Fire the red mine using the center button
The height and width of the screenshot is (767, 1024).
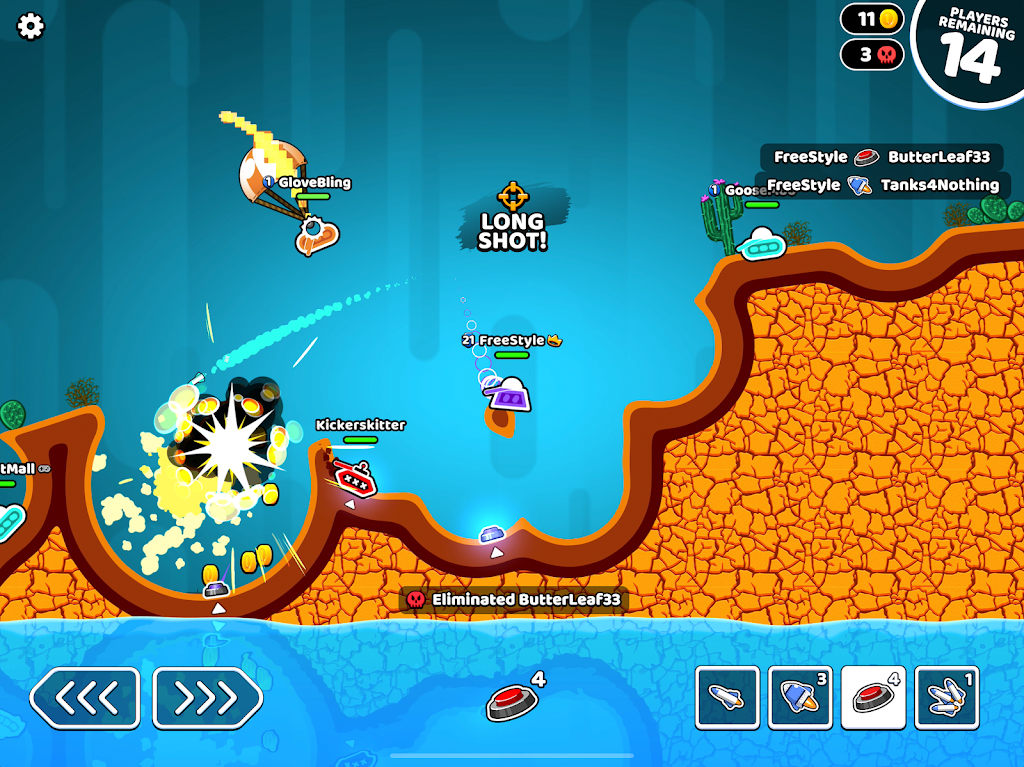(512, 702)
